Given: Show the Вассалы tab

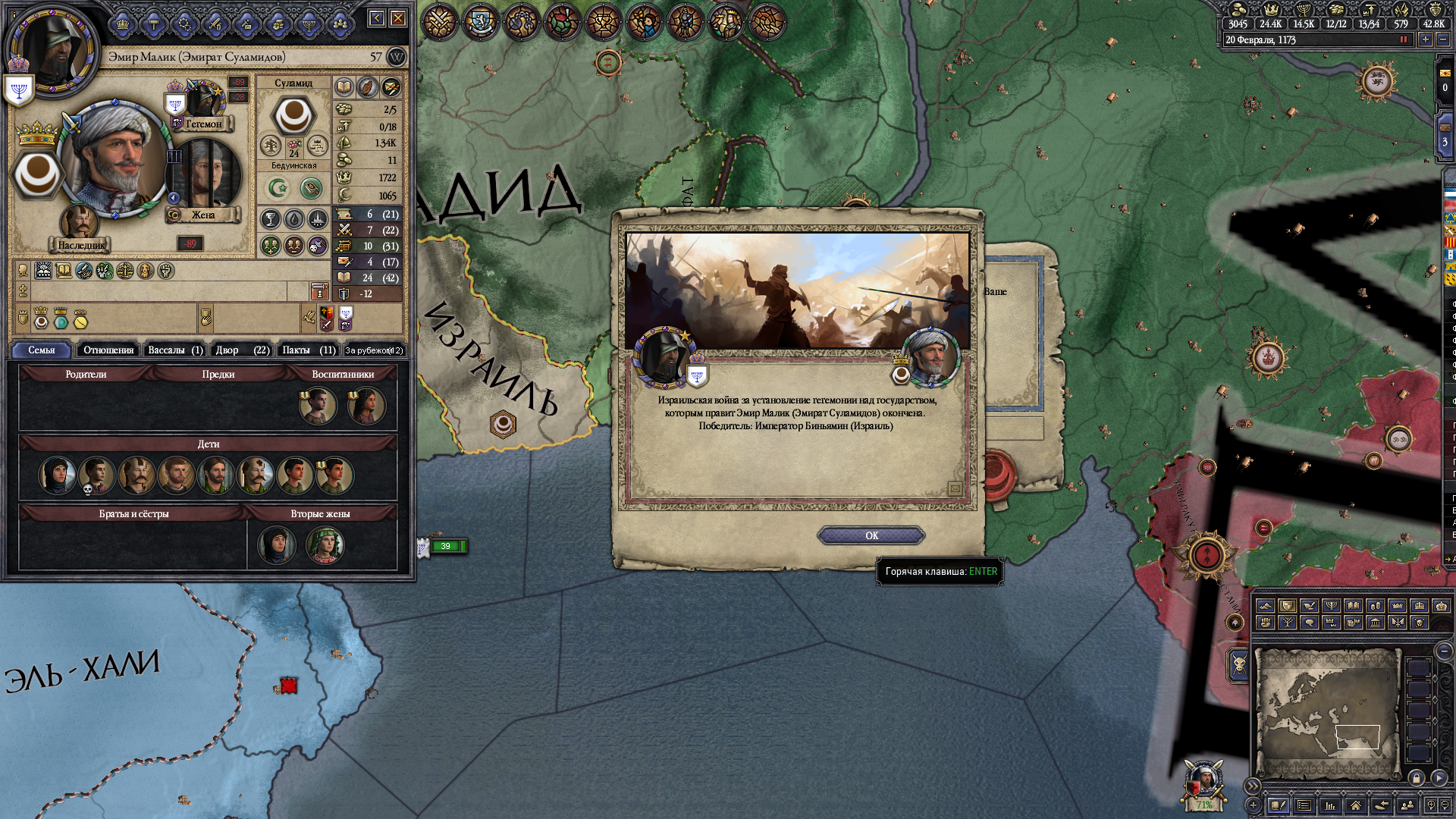Looking at the screenshot, I should click(174, 350).
